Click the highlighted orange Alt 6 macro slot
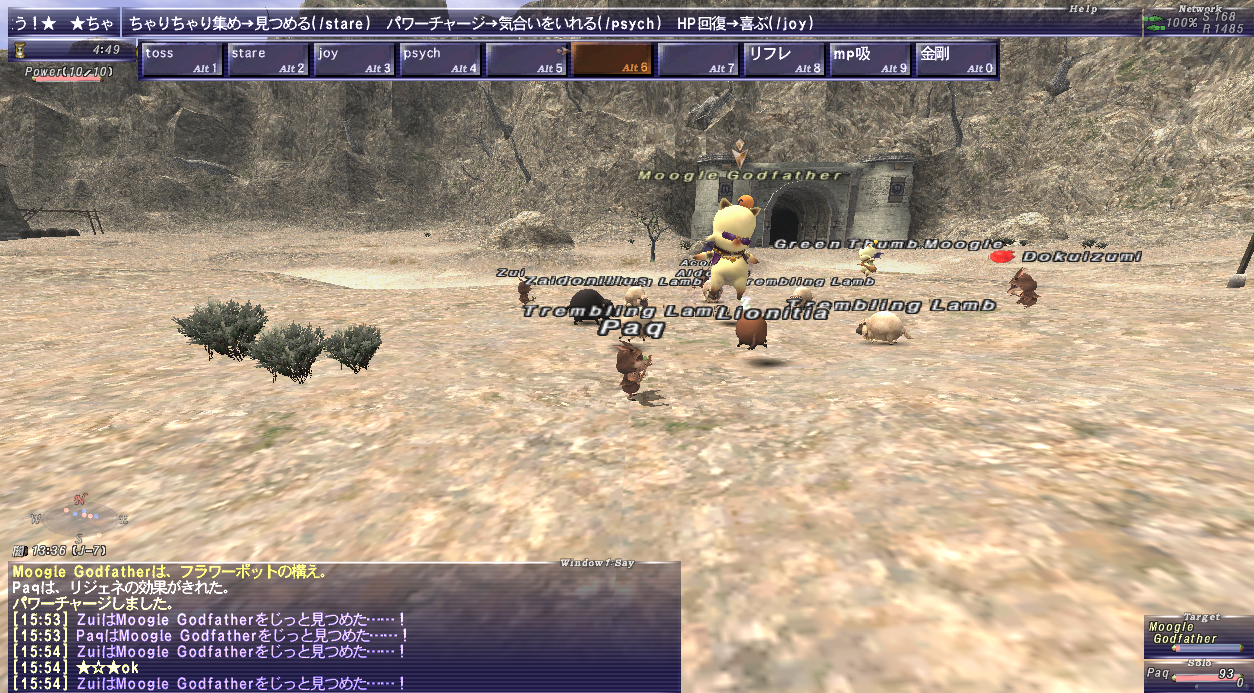Image resolution: width=1254 pixels, height=693 pixels. (x=612, y=60)
